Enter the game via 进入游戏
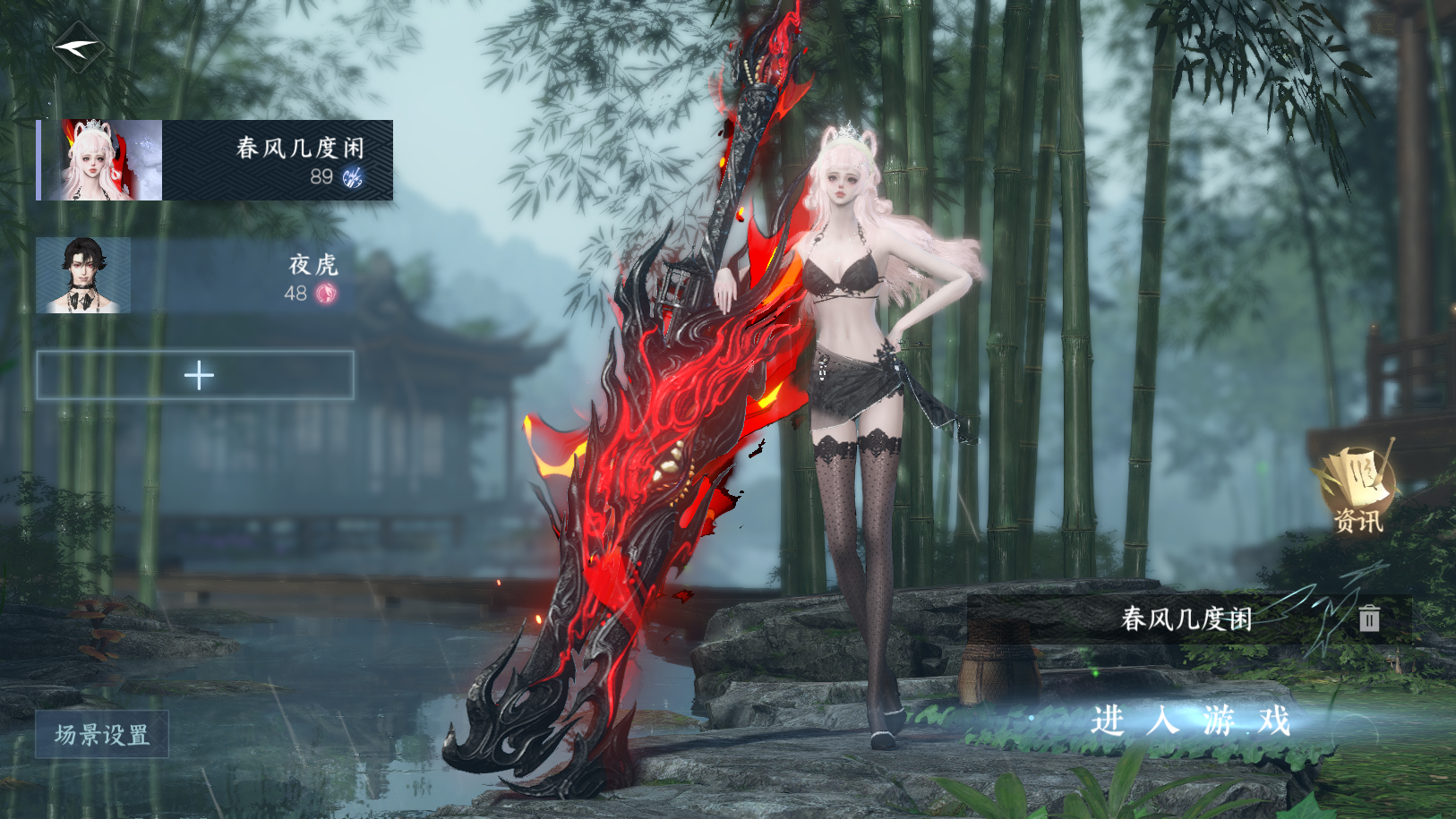 click(x=1190, y=721)
